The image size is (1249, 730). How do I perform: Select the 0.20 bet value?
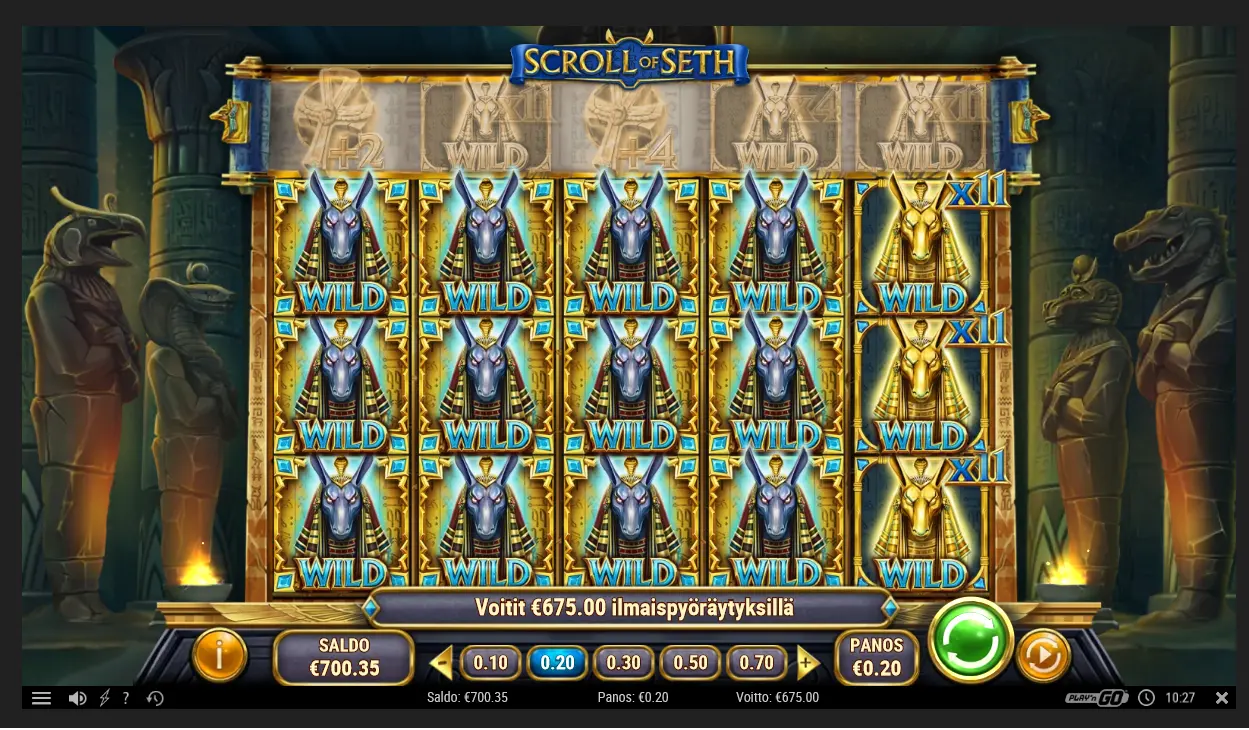click(x=557, y=662)
